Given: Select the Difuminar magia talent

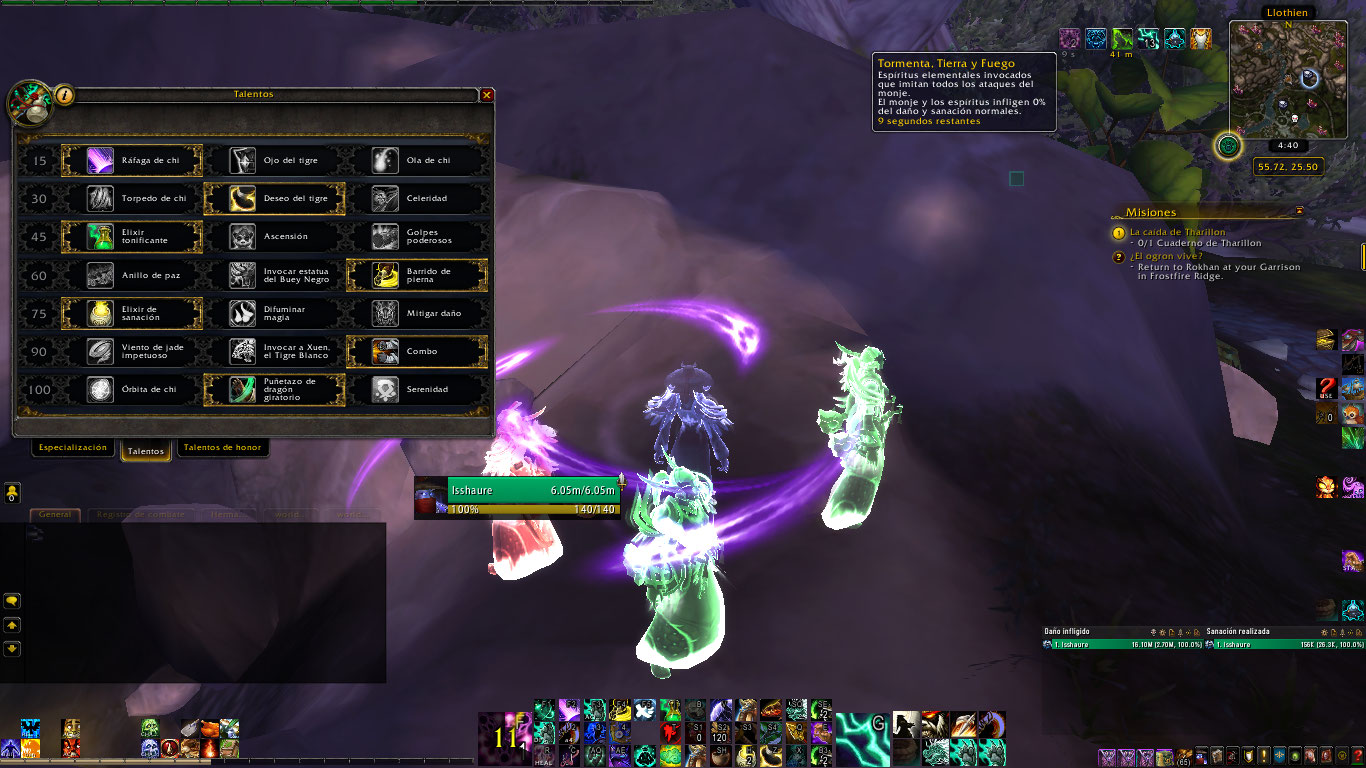Looking at the screenshot, I should (x=274, y=313).
